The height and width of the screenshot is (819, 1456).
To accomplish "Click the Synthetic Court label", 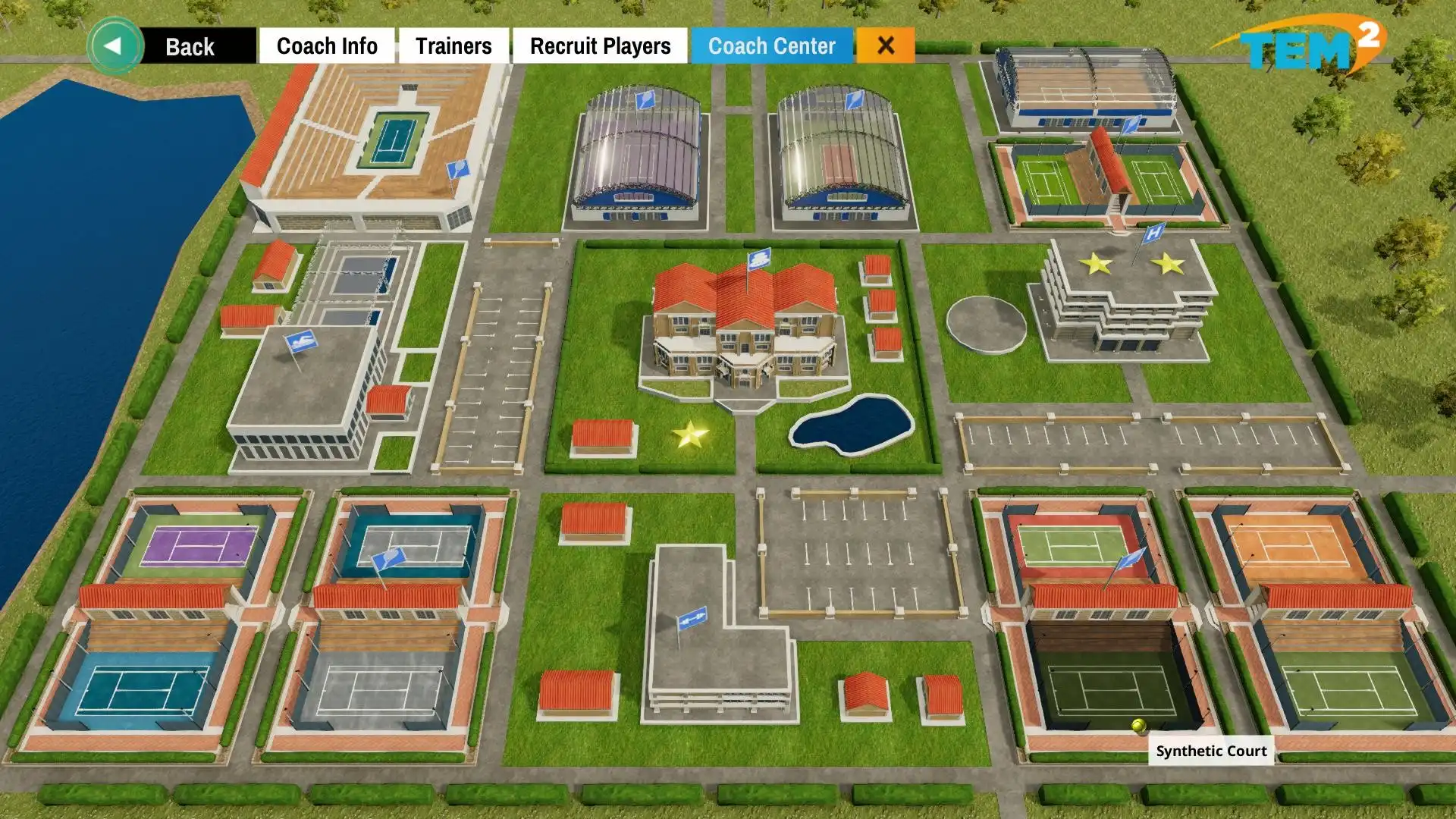I will tap(1210, 751).
